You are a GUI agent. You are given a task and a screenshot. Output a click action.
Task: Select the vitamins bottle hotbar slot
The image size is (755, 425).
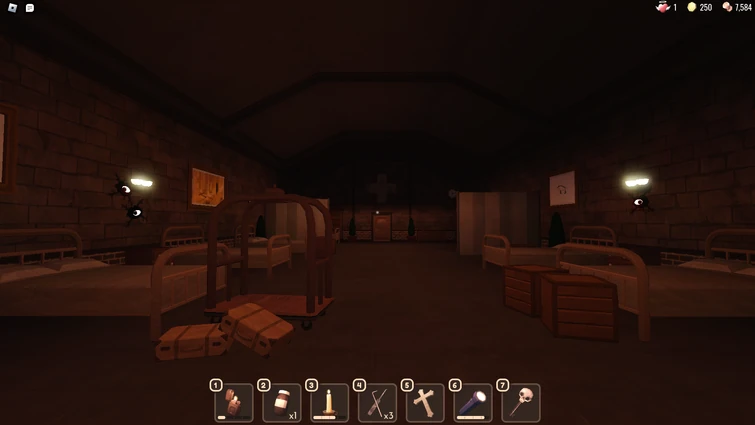[x=282, y=403]
